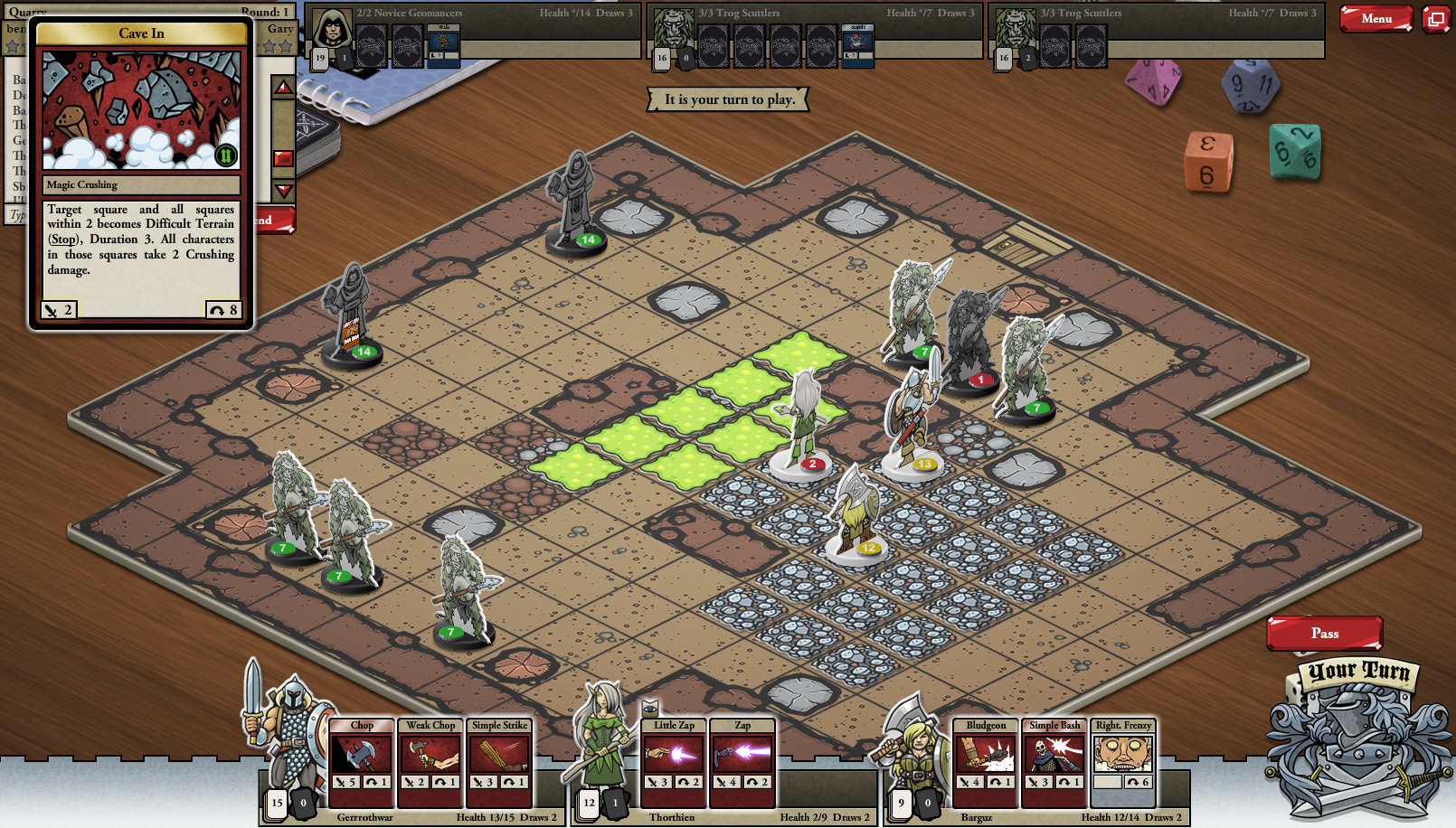Viewport: 1456px width, 828px height.
Task: Click the chat log down arrow
Action: coord(283,191)
